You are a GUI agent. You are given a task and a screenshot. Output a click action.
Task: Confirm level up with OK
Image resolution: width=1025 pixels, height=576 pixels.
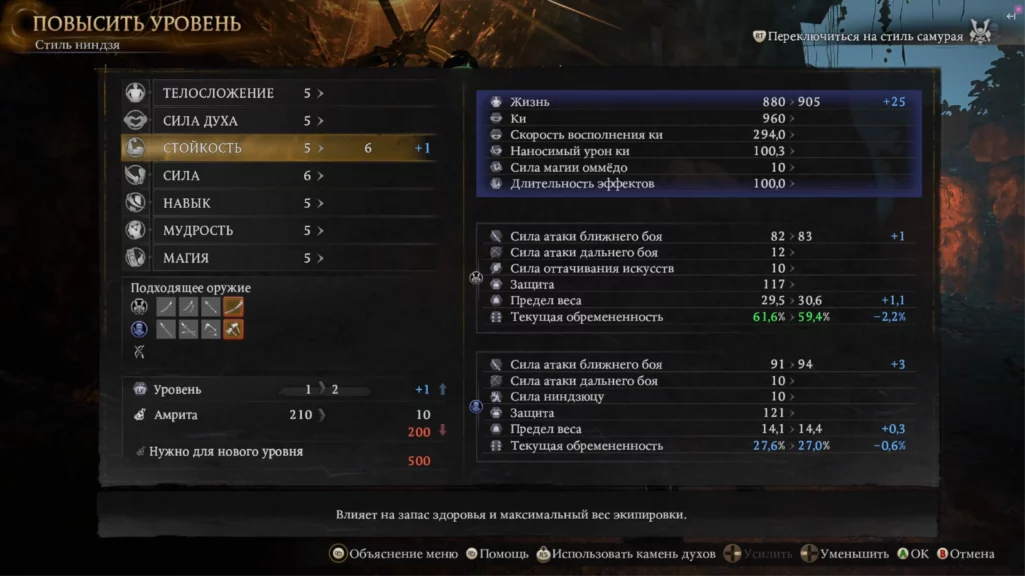(913, 553)
